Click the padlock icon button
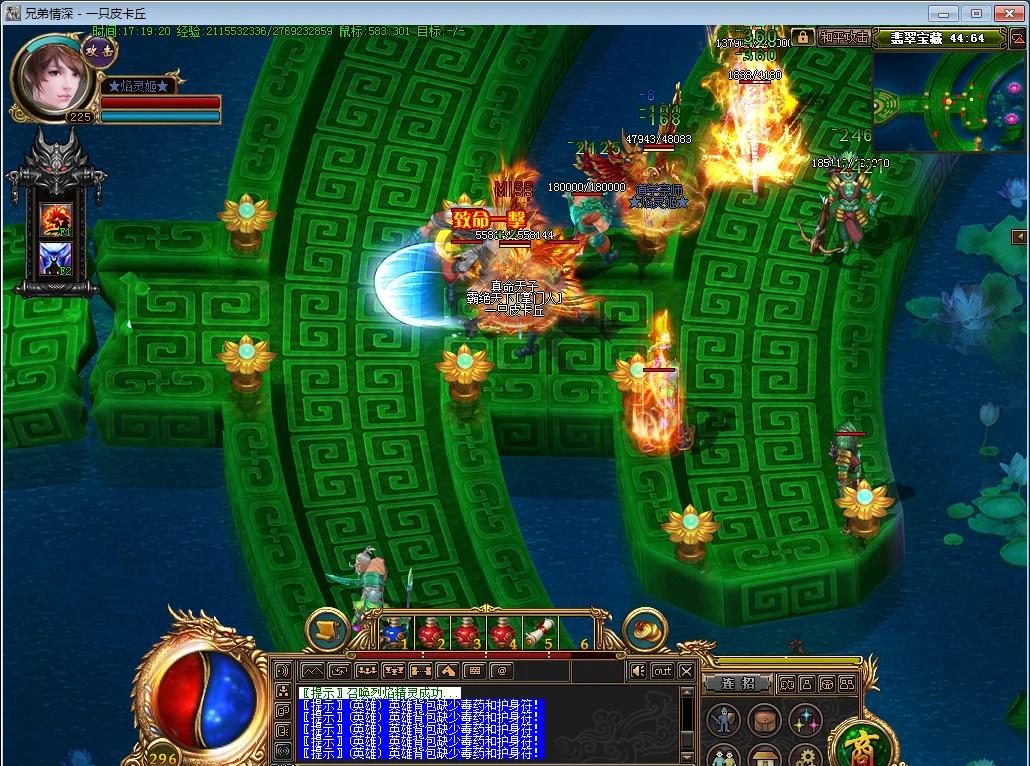Image resolution: width=1030 pixels, height=766 pixels. click(x=803, y=37)
